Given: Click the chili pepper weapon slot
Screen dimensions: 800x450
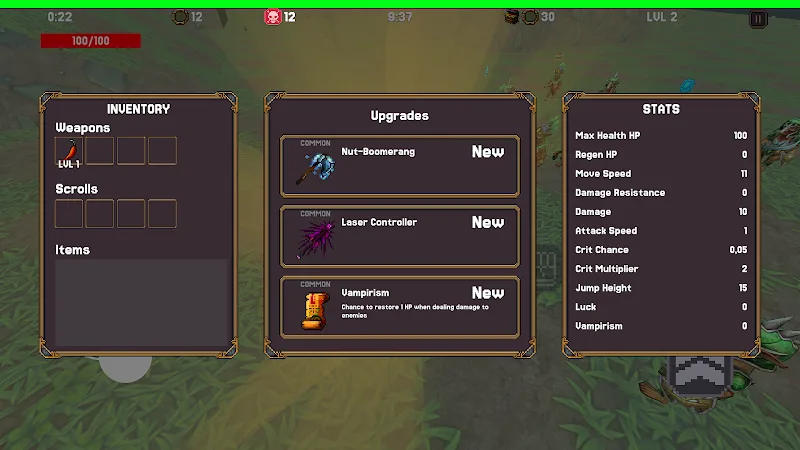Looking at the screenshot, I should click(x=69, y=151).
